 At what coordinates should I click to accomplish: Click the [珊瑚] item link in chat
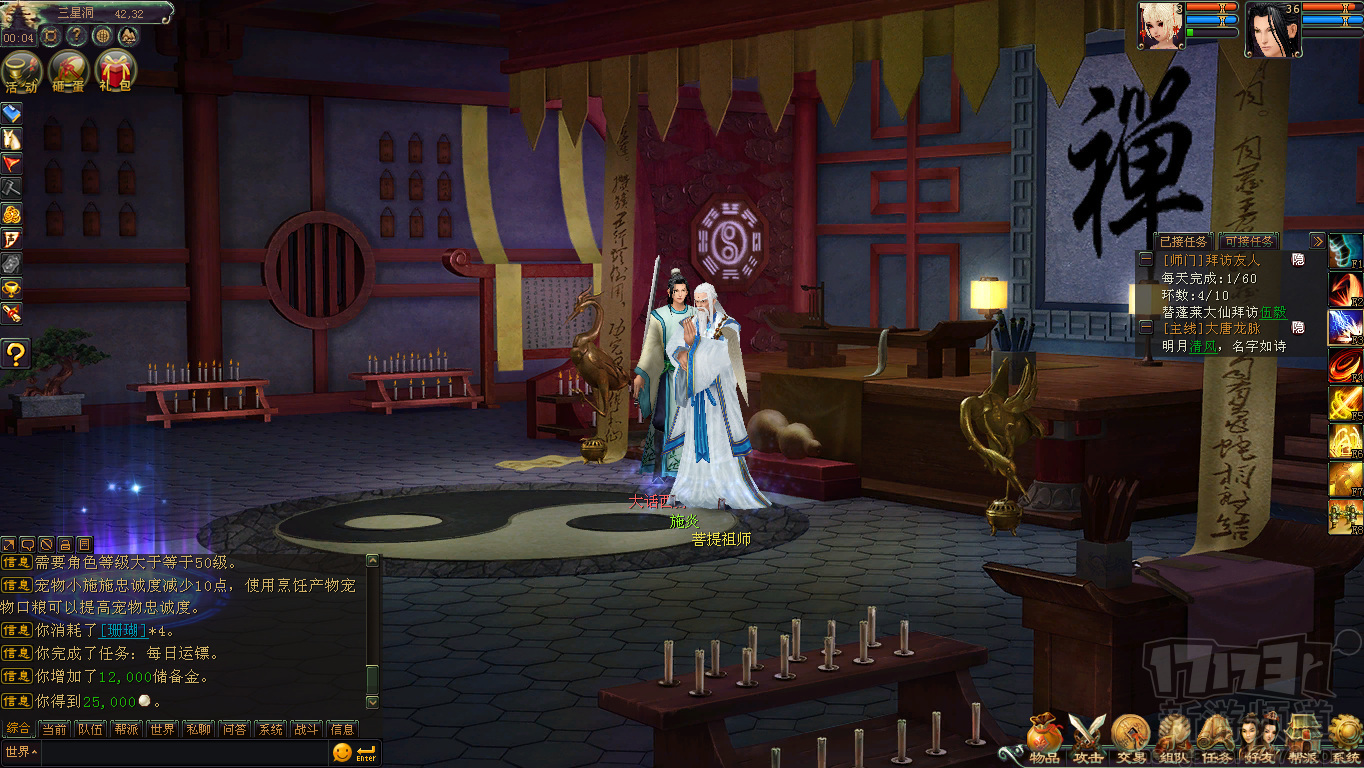pos(123,631)
